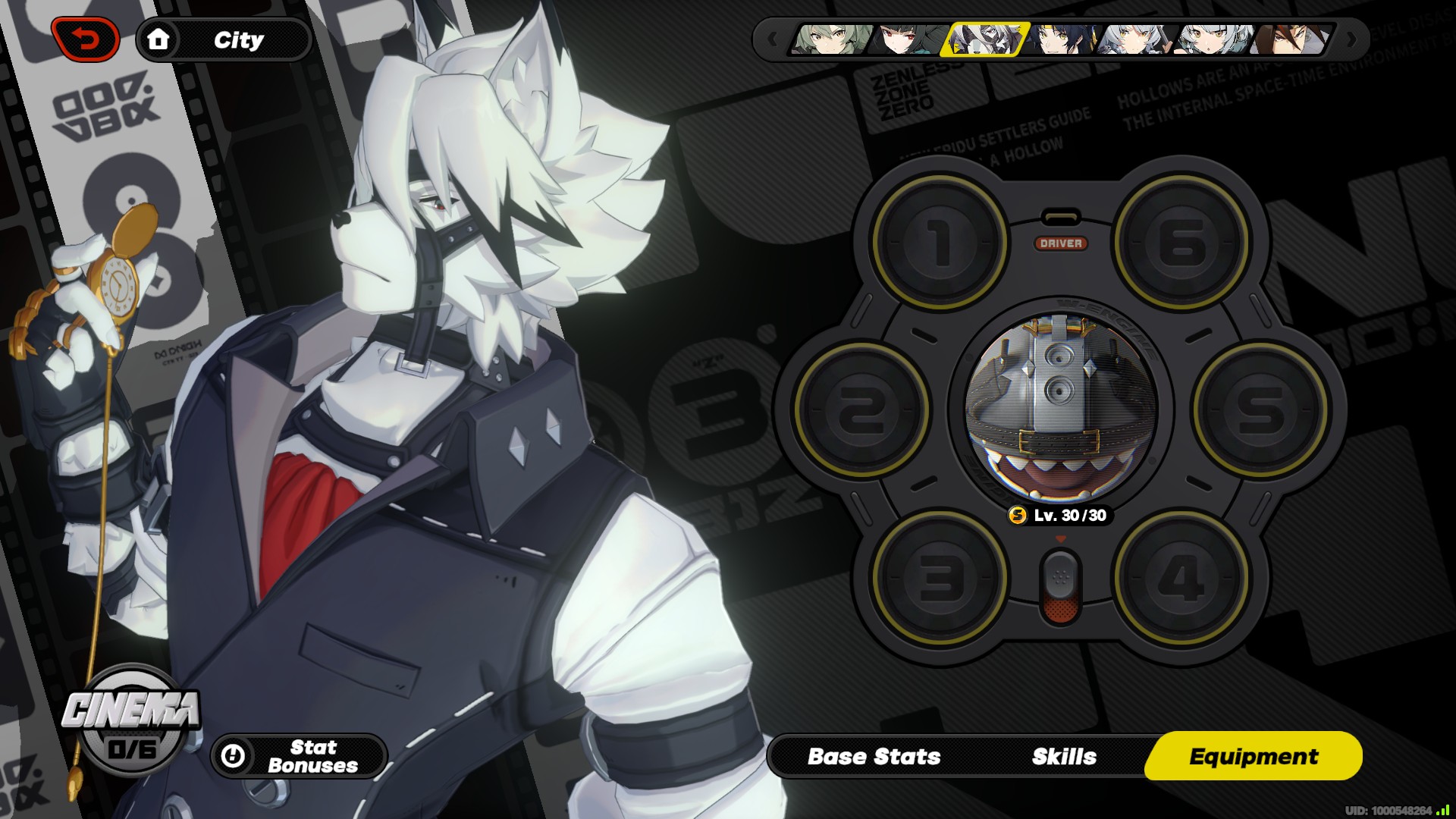Viewport: 1456px width, 819px height.
Task: Select drive disc slot 3
Action: [x=940, y=576]
